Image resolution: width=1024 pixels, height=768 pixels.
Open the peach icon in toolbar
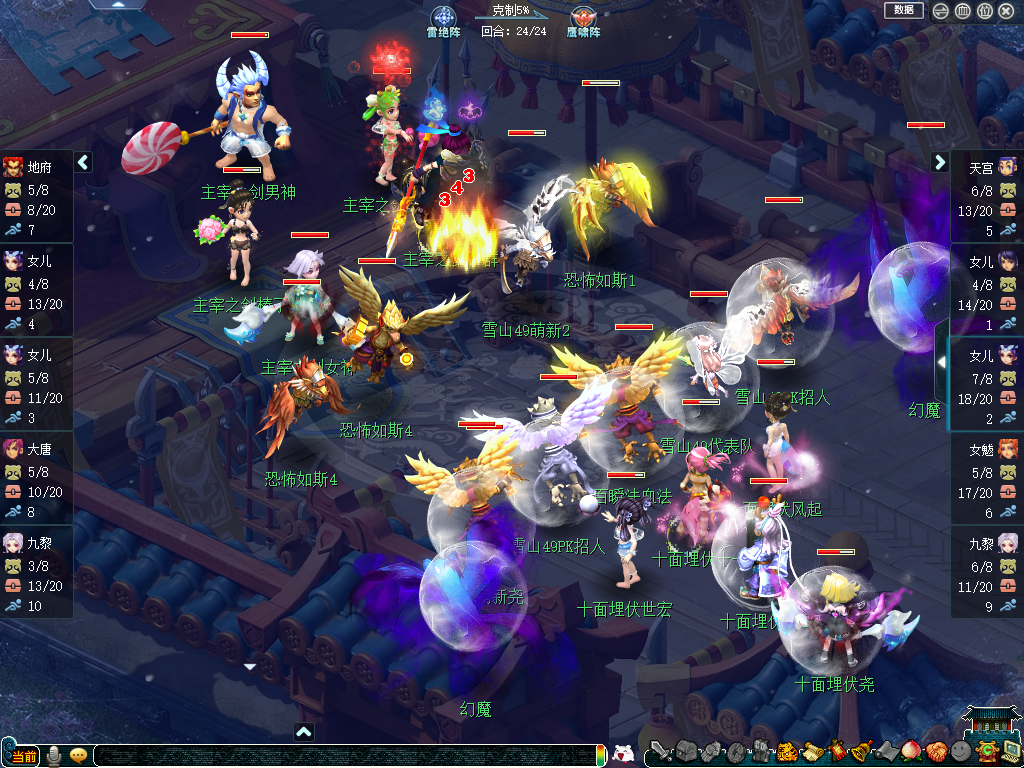point(910,752)
